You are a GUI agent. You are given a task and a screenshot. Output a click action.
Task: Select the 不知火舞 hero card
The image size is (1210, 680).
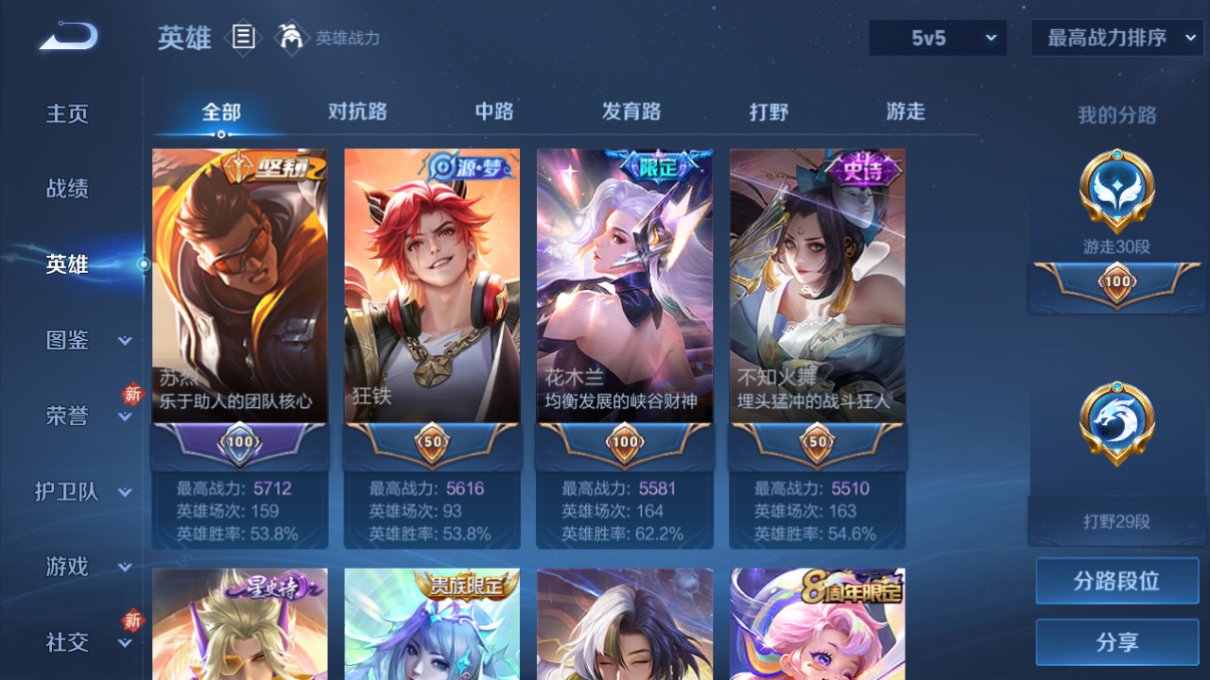point(817,300)
